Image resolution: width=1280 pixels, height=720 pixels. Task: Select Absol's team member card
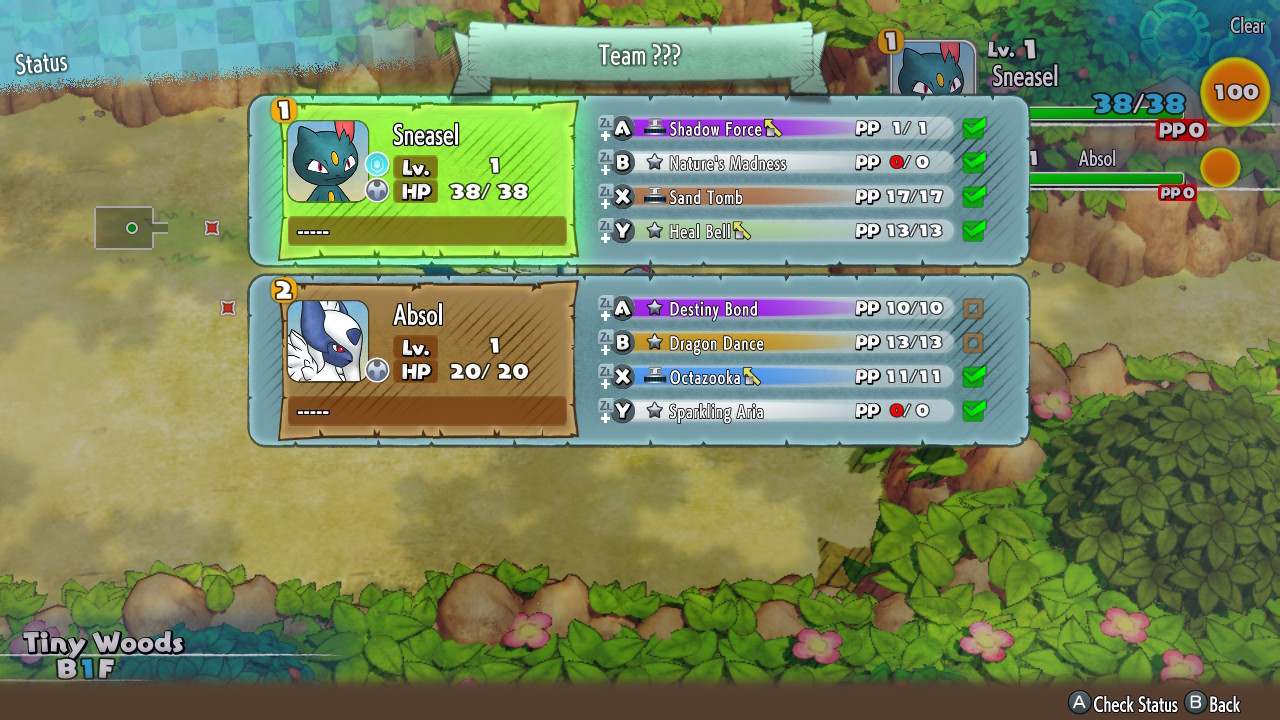pos(427,359)
